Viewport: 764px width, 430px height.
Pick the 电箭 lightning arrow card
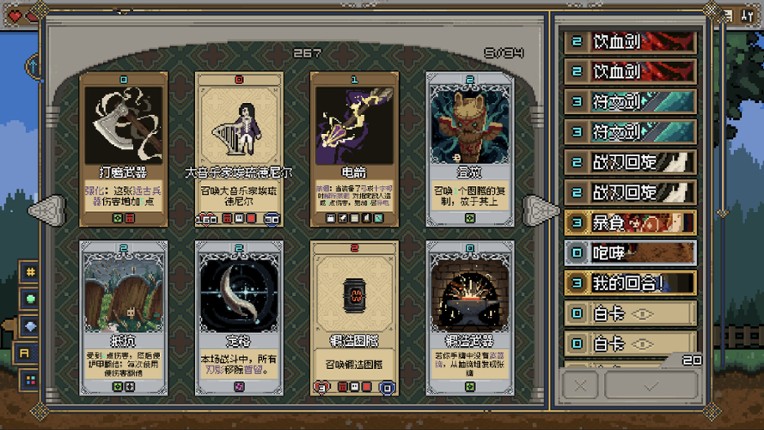(354, 149)
